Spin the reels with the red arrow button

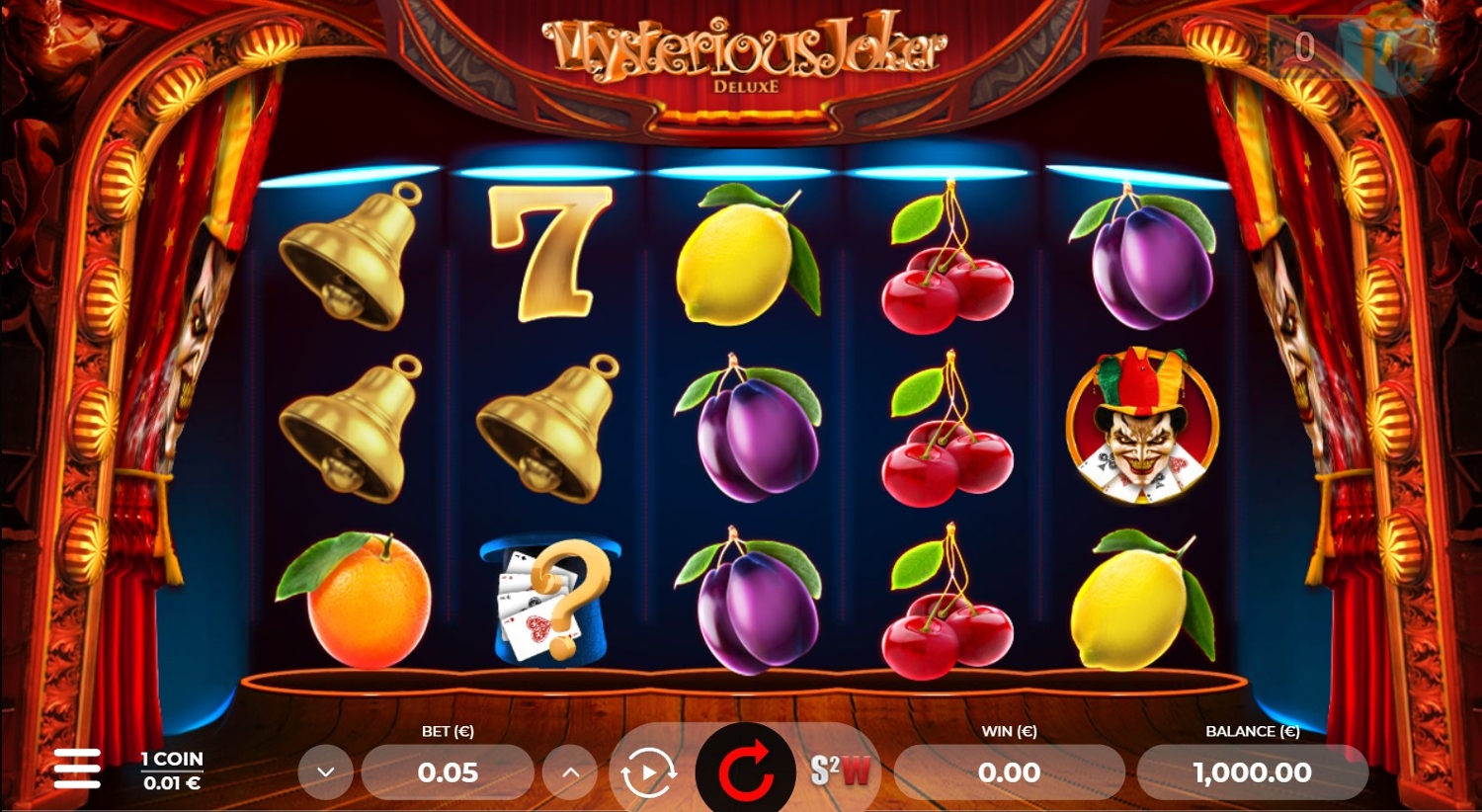coord(746,771)
